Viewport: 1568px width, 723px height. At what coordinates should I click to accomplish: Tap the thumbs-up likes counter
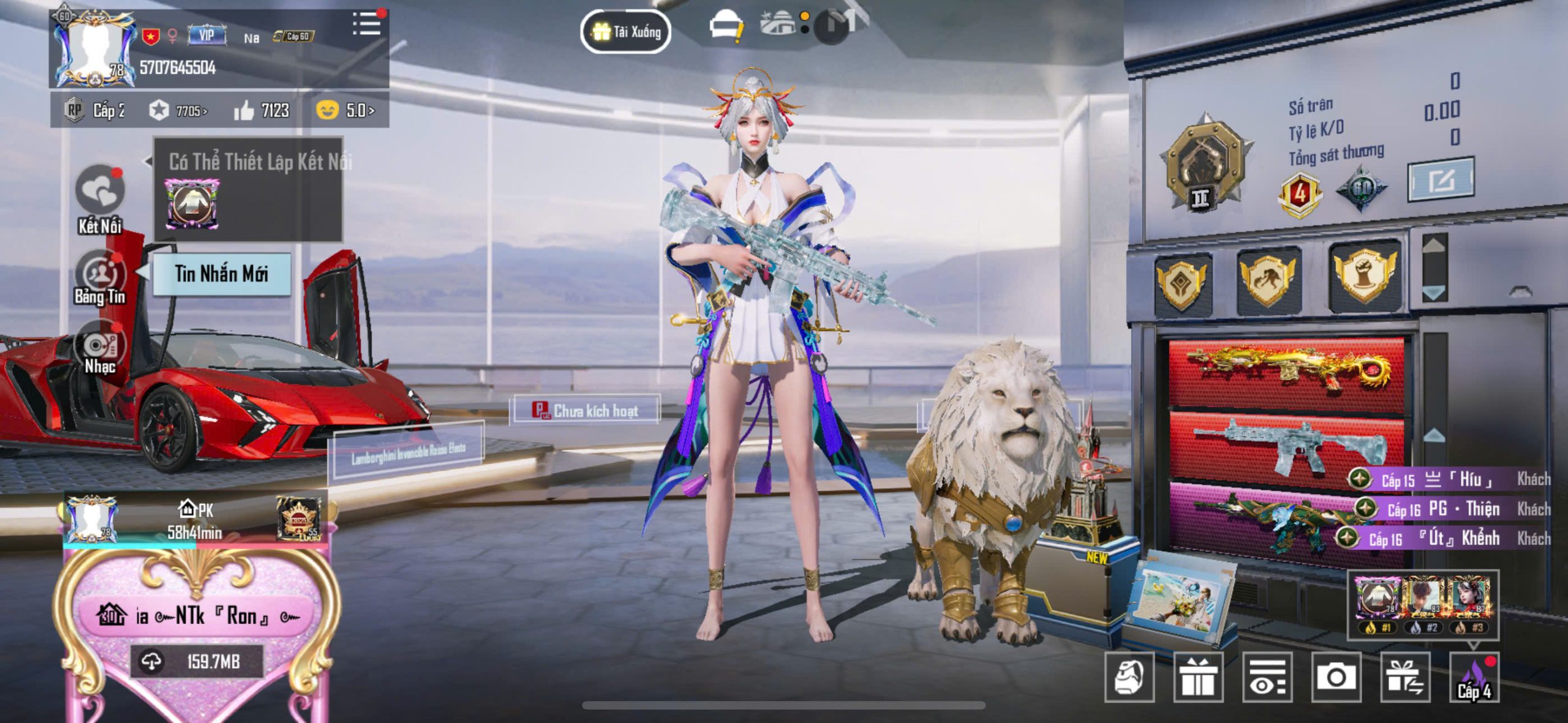[262, 110]
